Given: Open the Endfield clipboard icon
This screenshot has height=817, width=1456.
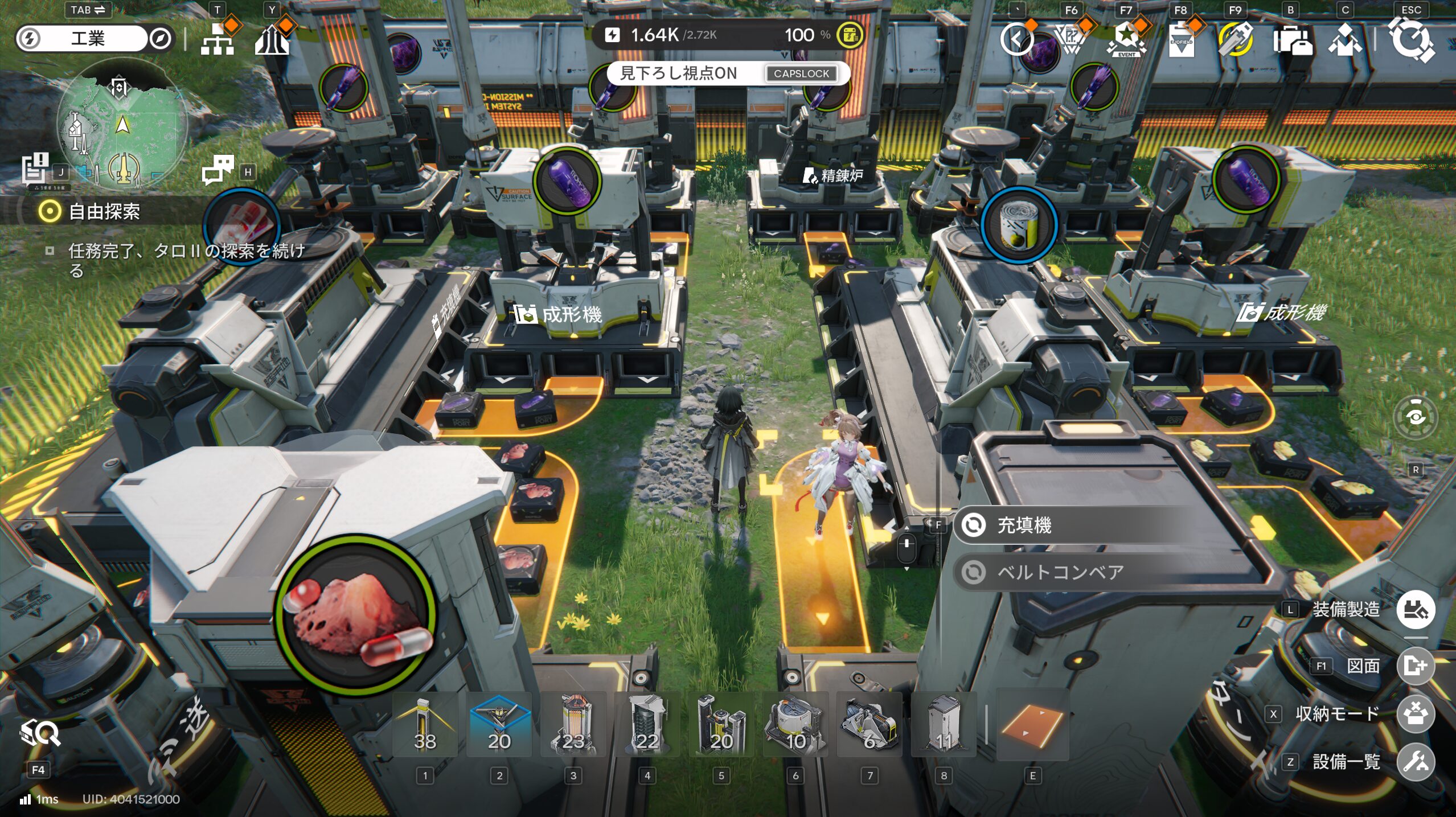Looking at the screenshot, I should (x=1181, y=40).
